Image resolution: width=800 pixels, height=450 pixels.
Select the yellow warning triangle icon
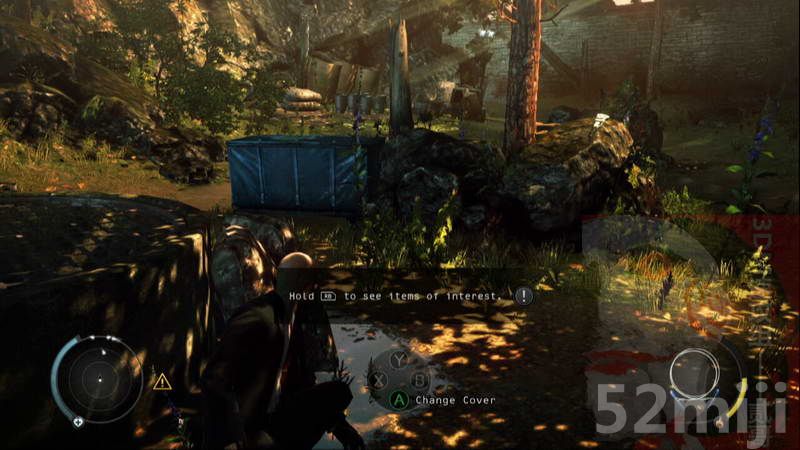[x=161, y=381]
